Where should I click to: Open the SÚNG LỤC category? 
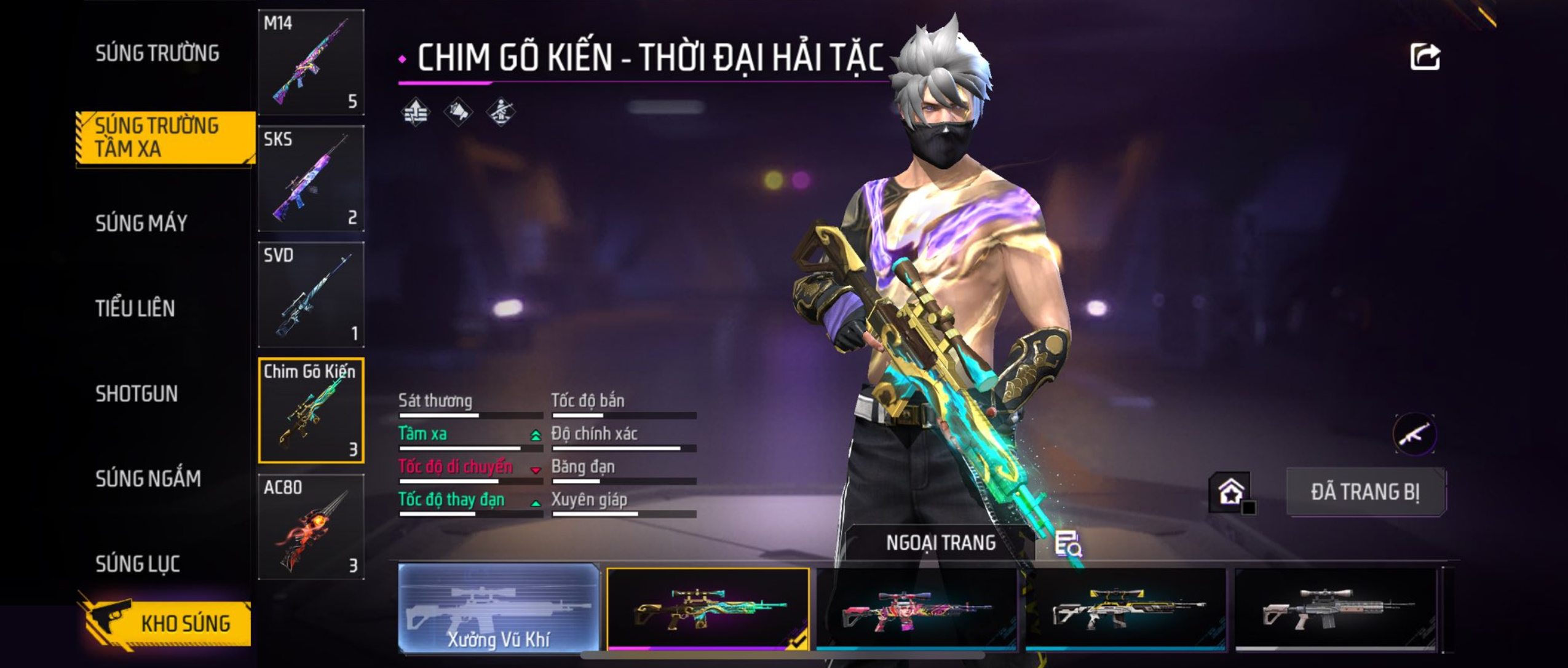[138, 564]
